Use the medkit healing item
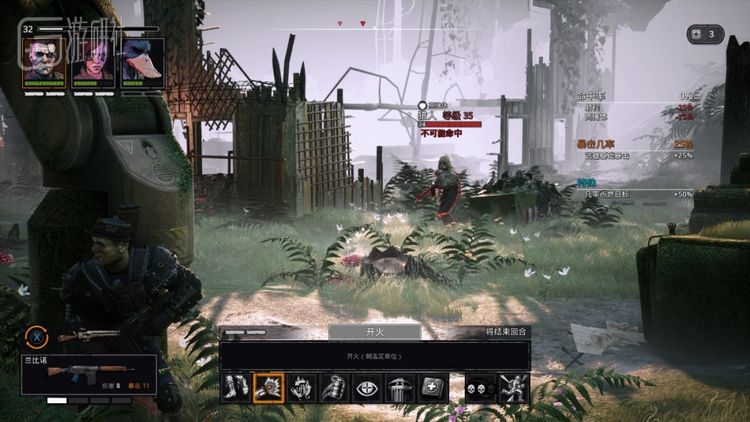The width and height of the screenshot is (750, 422). tap(432, 387)
